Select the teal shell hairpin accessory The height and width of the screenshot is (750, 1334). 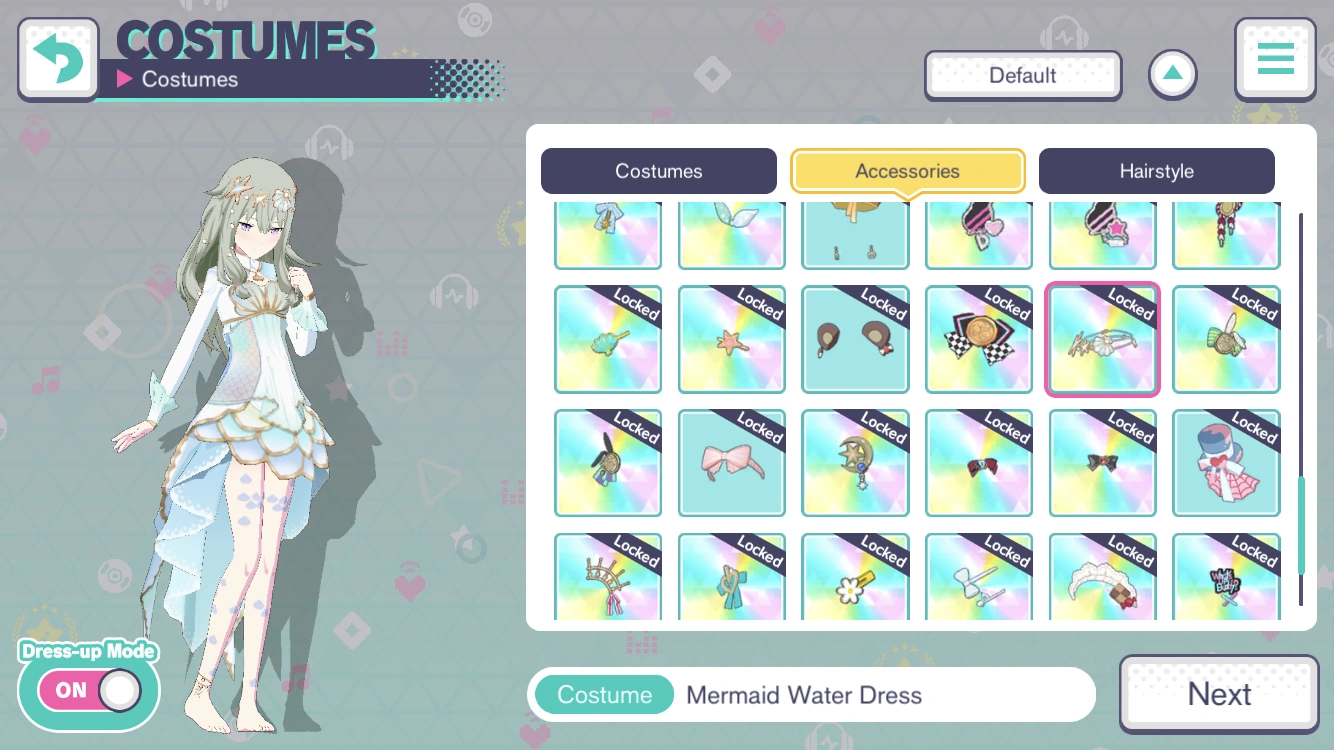[608, 339]
